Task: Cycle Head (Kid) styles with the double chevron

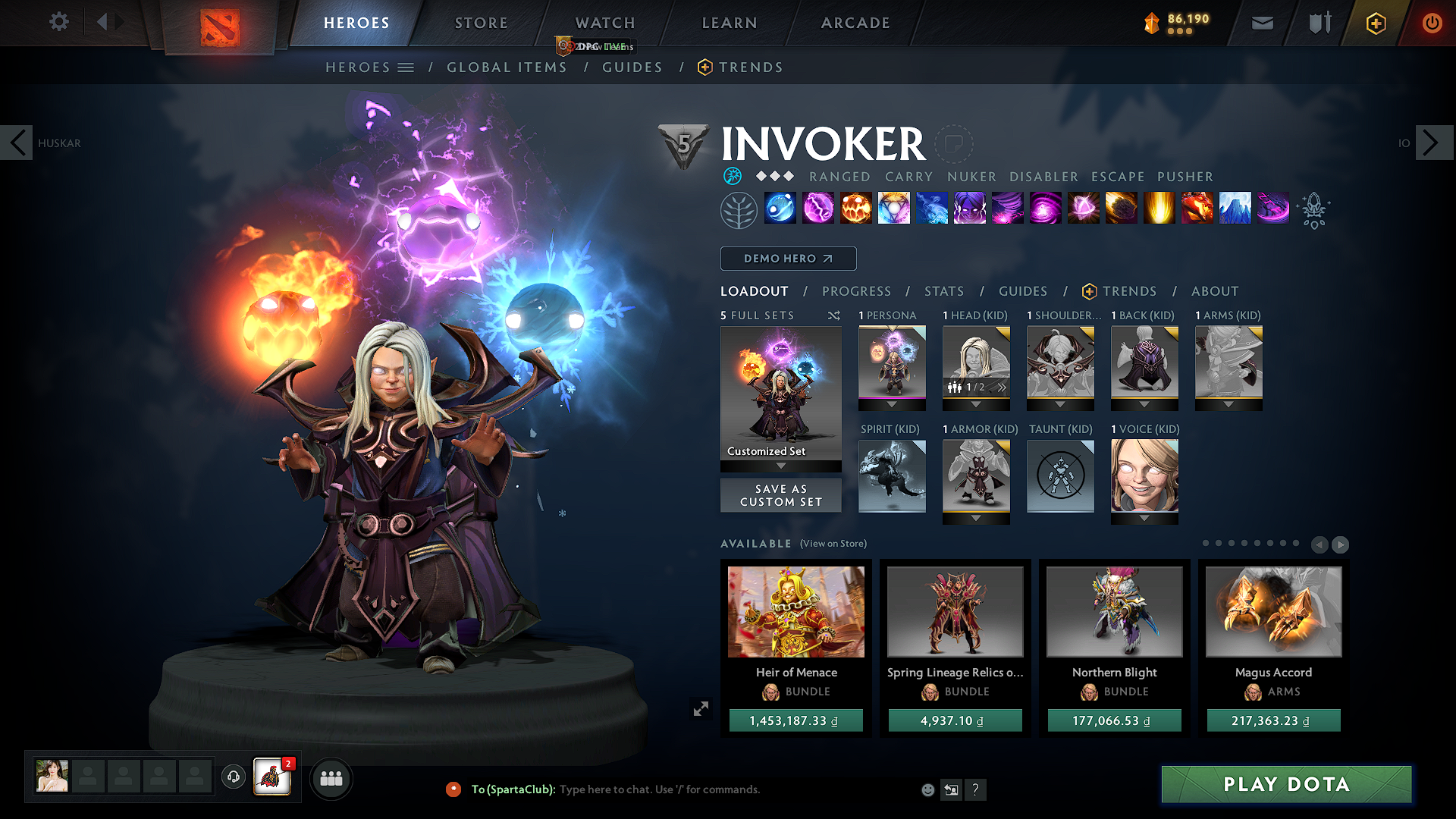Action: pos(1003,388)
